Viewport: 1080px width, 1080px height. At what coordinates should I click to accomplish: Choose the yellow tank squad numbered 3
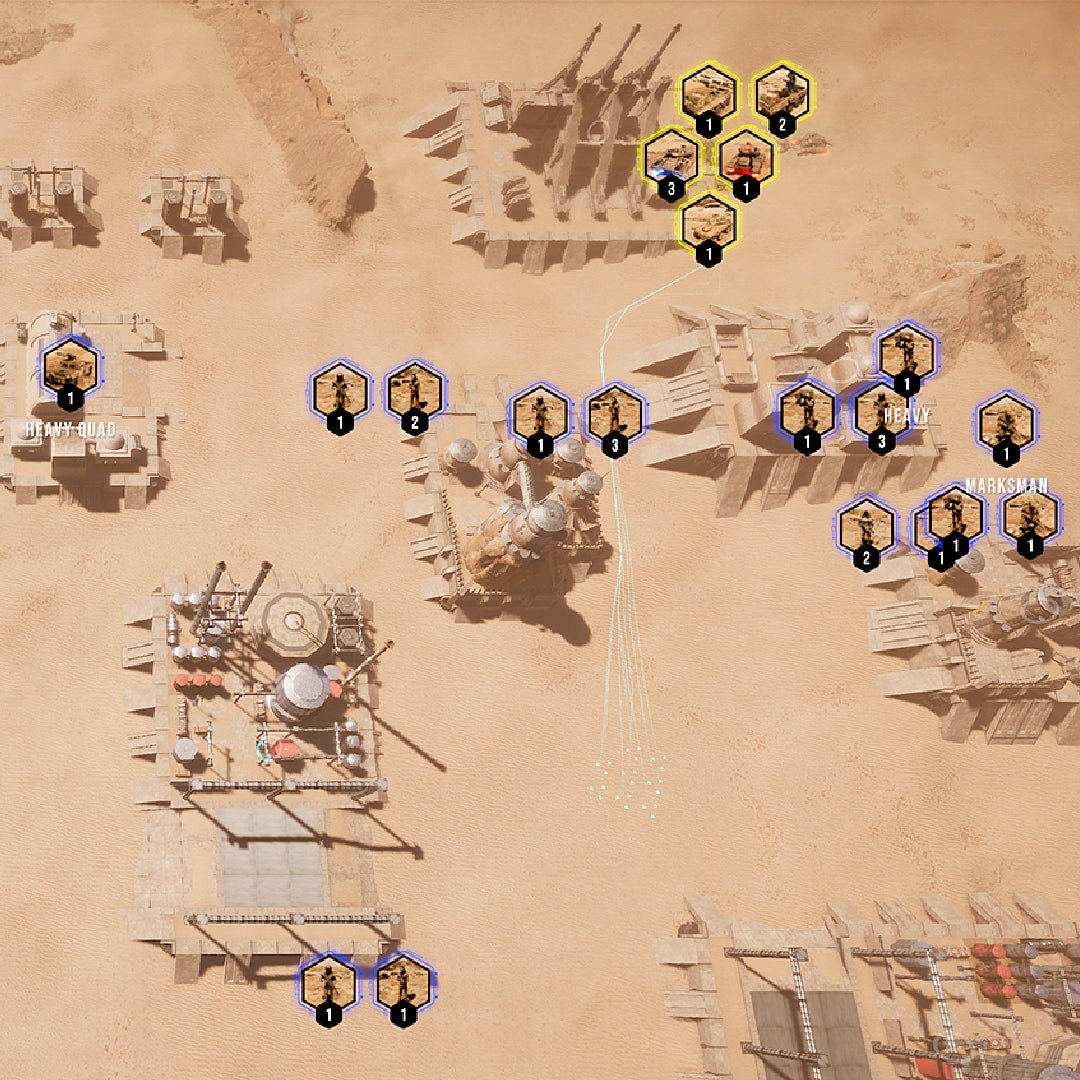pyautogui.click(x=671, y=157)
